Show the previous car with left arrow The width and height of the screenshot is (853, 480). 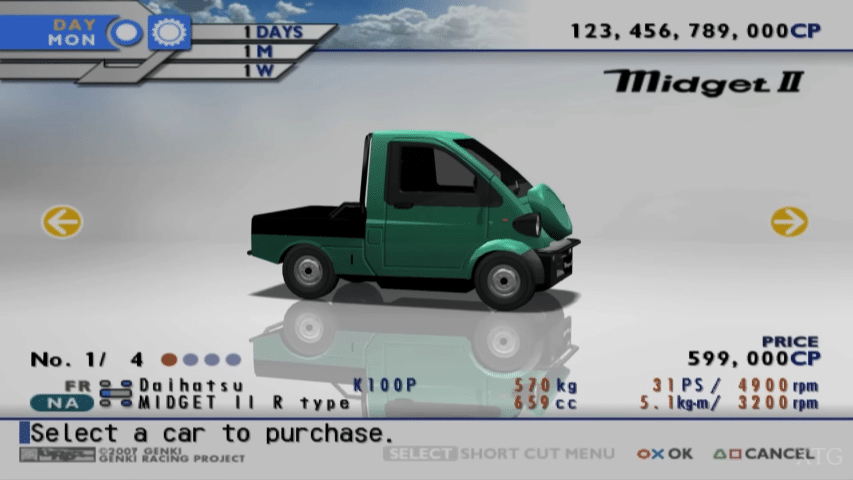62,221
